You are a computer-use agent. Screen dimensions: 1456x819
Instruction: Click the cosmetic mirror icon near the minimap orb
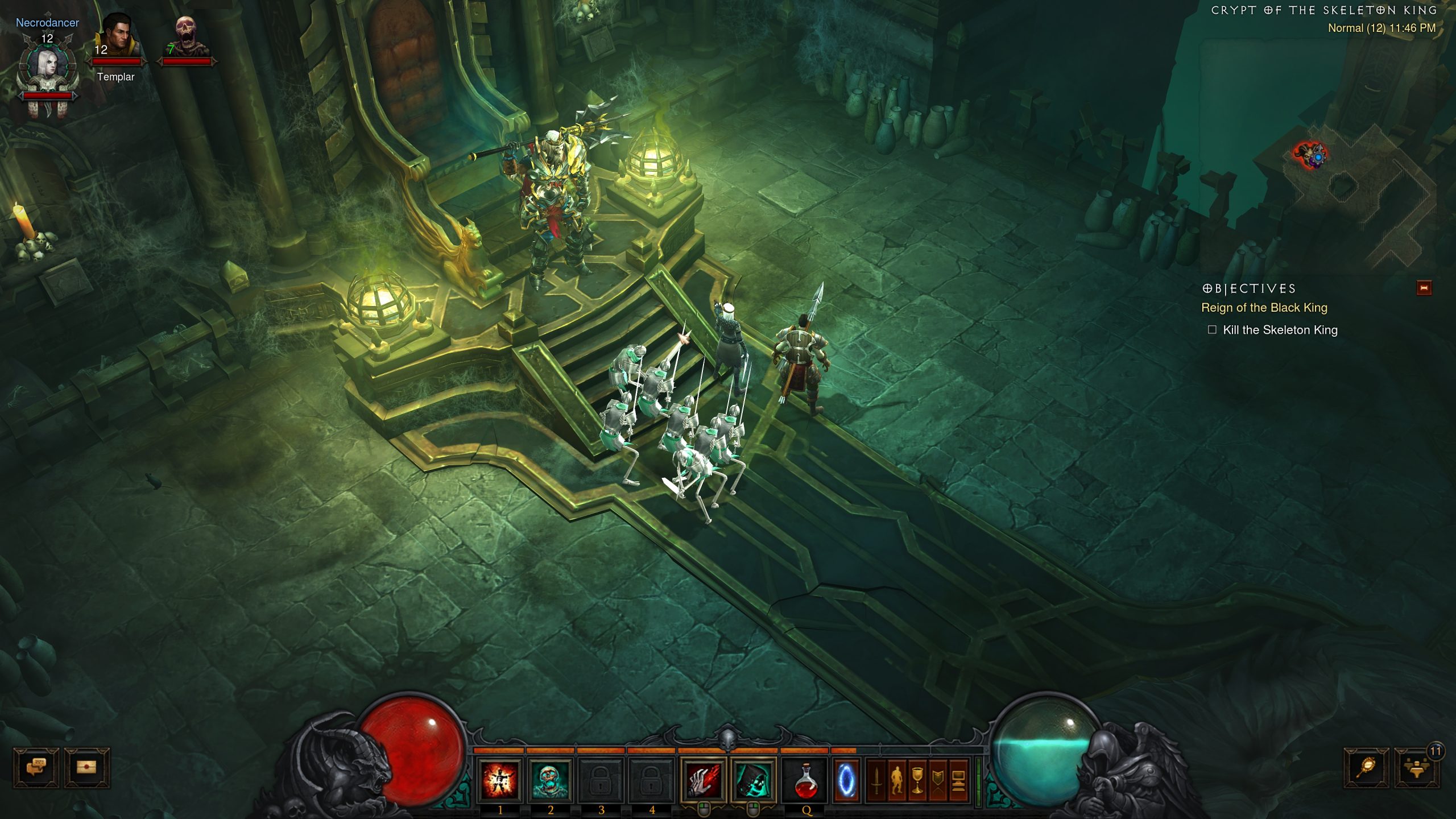point(1366,768)
